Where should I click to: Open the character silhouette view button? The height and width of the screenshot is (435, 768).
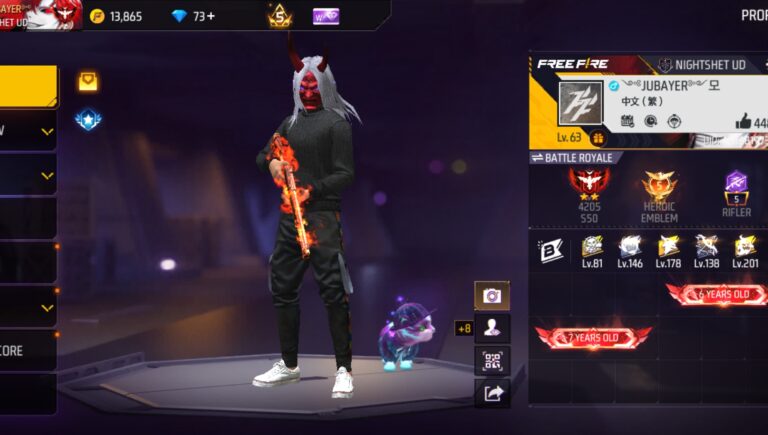[492, 327]
